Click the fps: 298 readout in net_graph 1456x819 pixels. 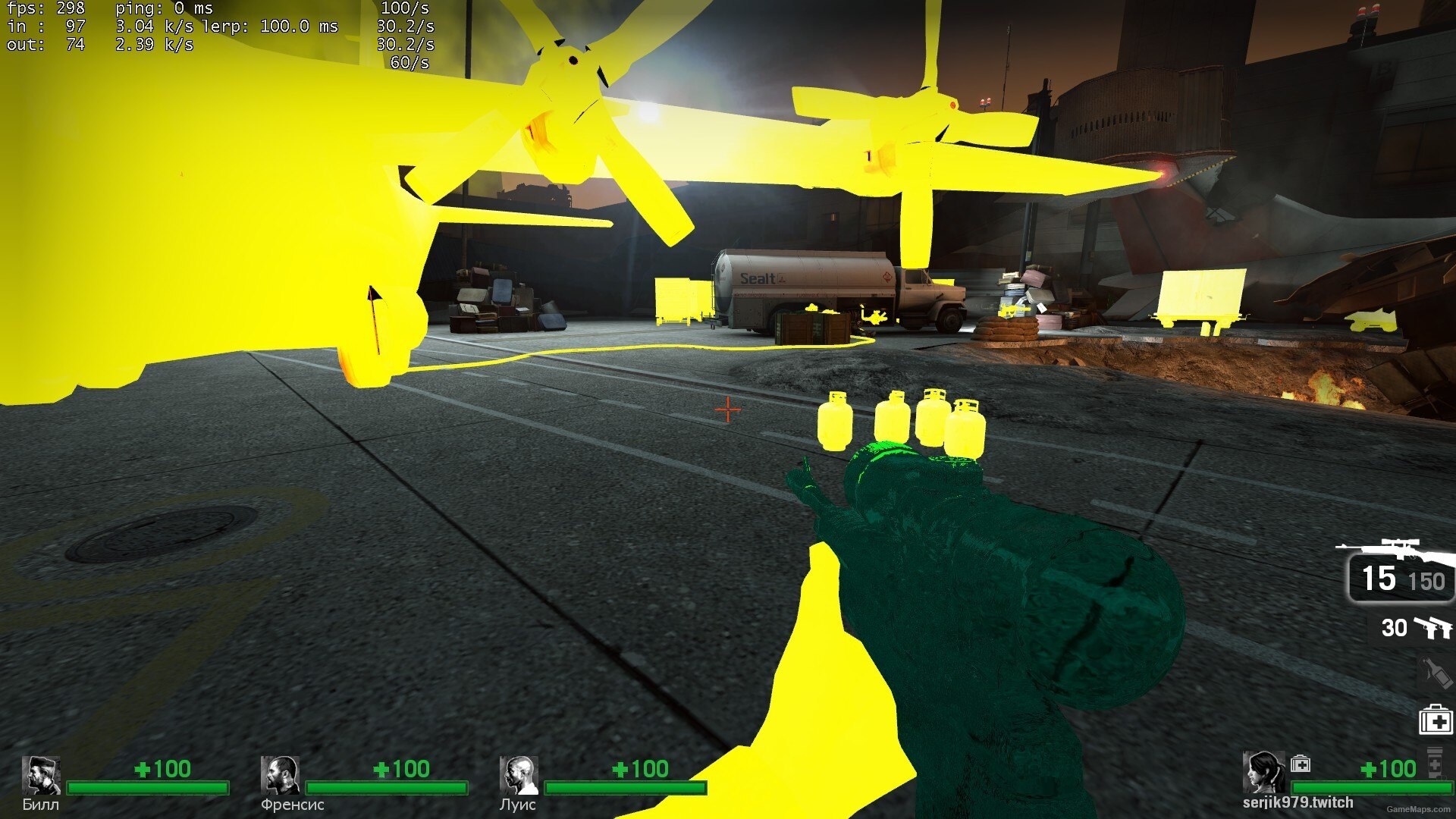click(47, 8)
